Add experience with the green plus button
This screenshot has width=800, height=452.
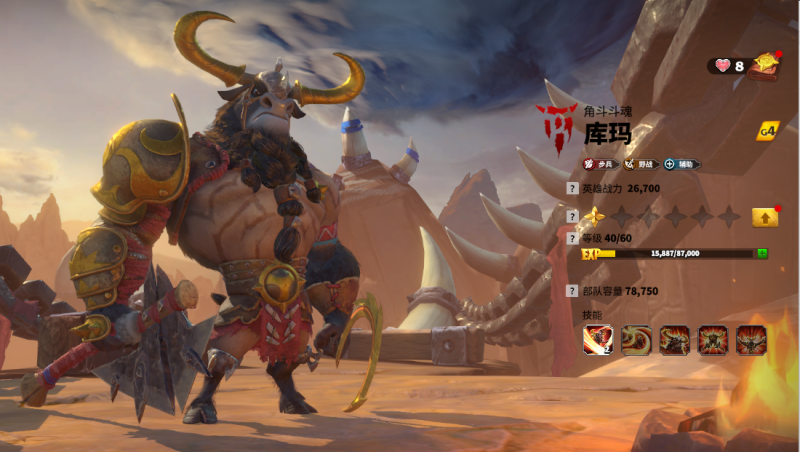(762, 254)
